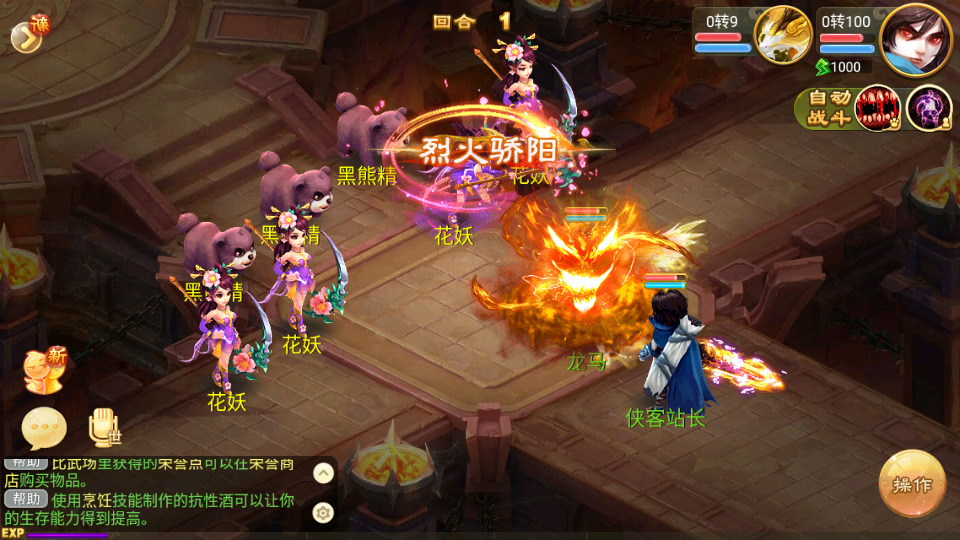Open the golden dragon pet portrait

(782, 36)
